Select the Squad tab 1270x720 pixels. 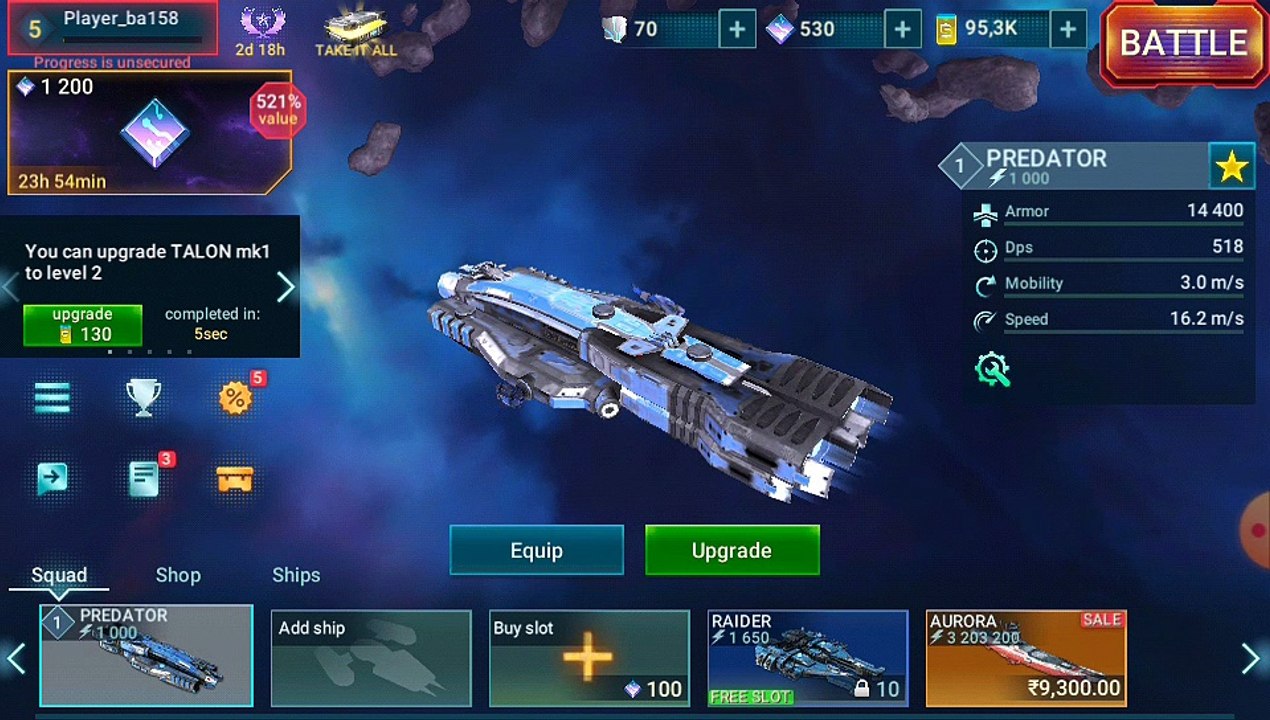click(59, 575)
